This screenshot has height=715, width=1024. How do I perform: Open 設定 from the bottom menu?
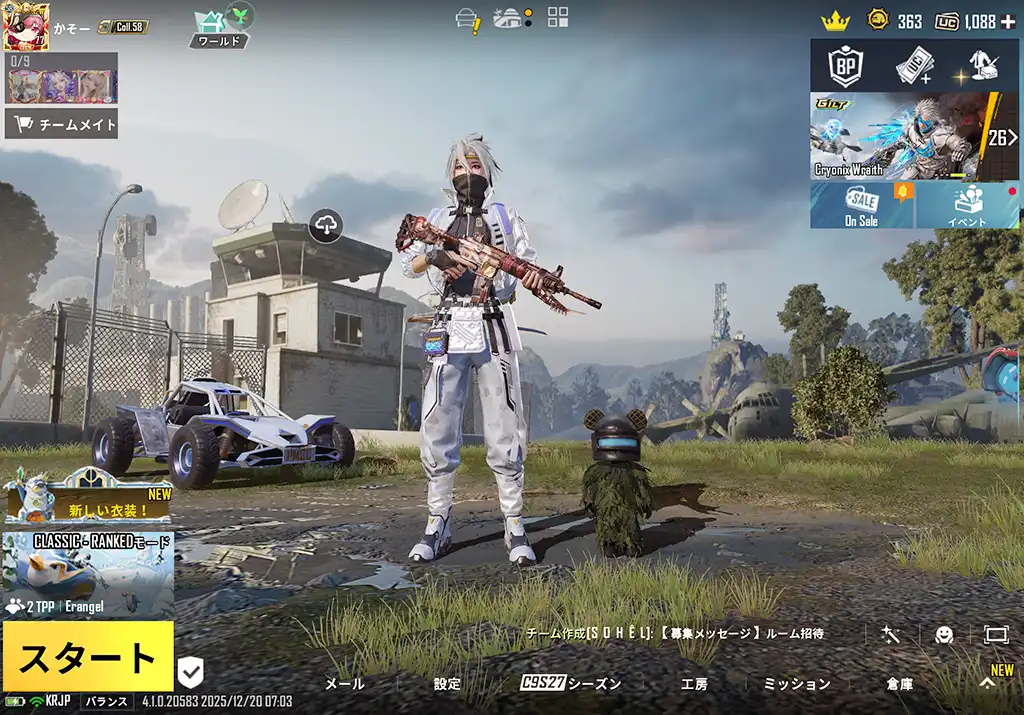click(447, 684)
